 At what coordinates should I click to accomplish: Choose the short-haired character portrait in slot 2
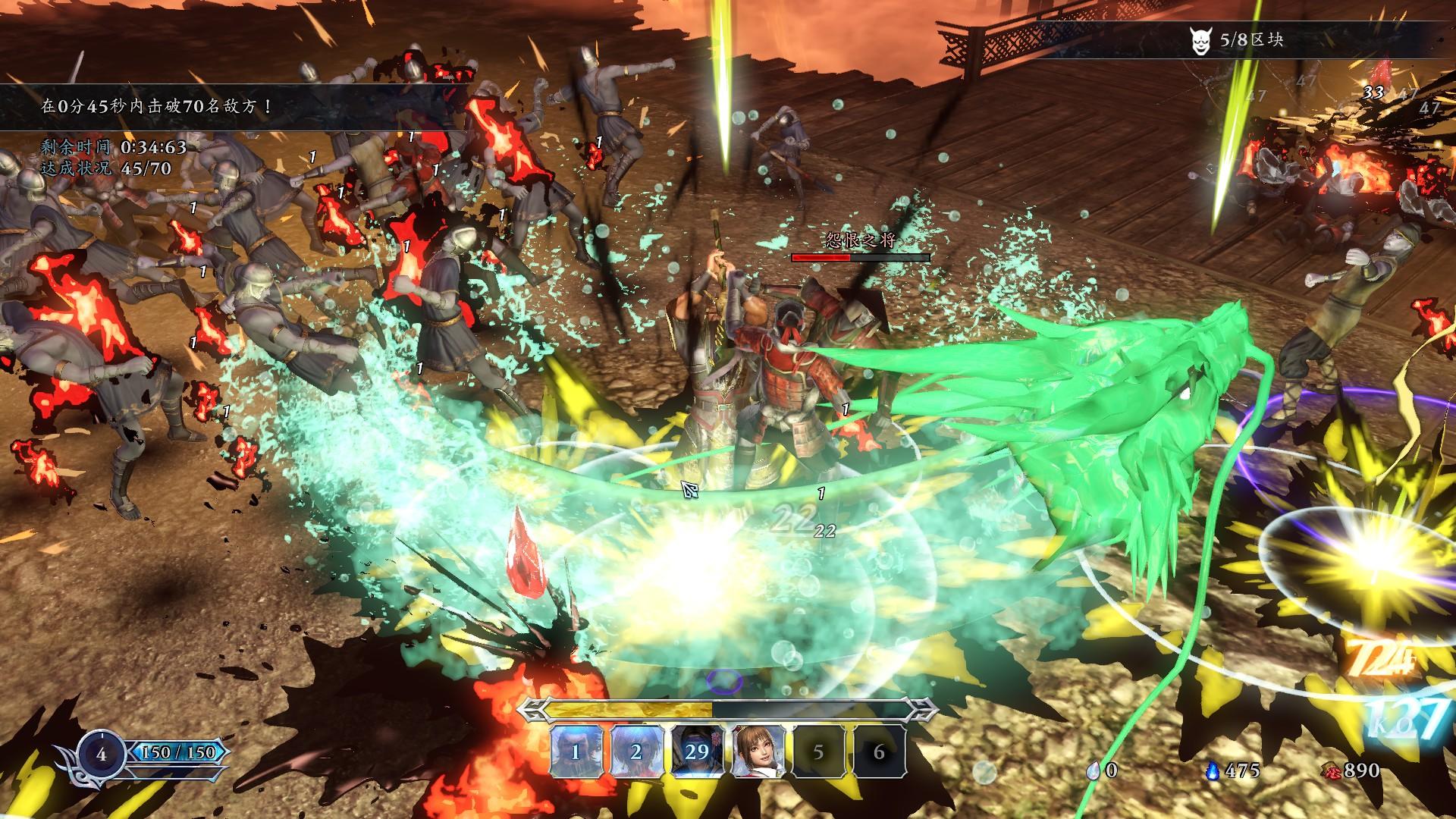tap(636, 752)
